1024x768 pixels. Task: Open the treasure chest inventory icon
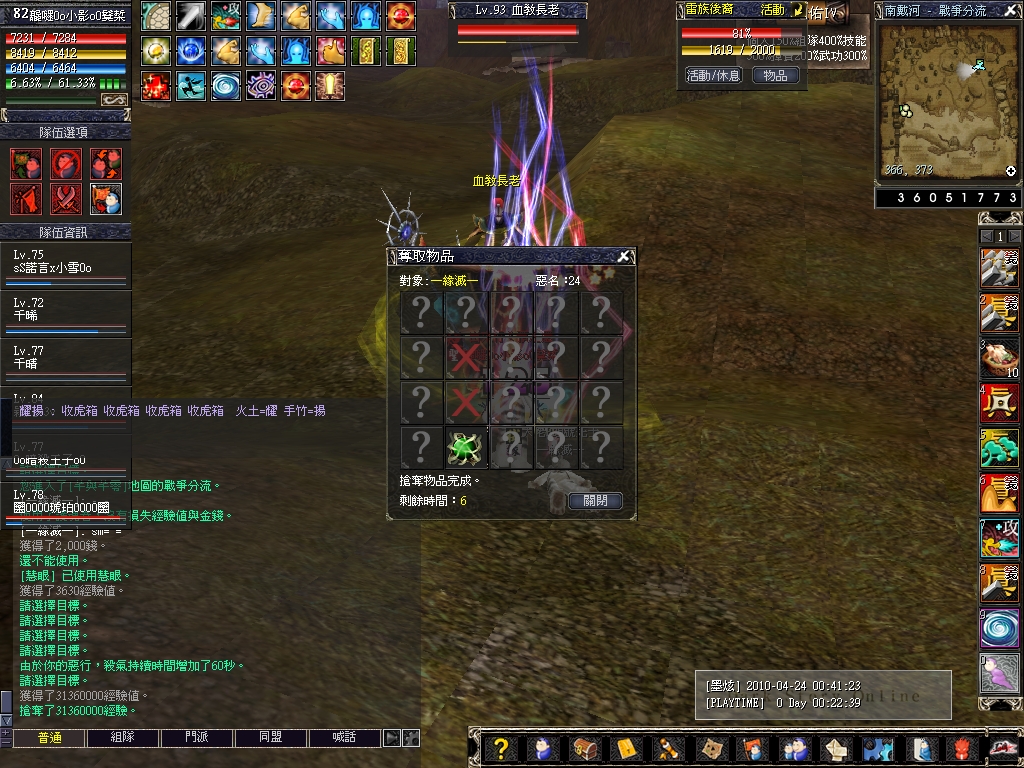(x=583, y=749)
